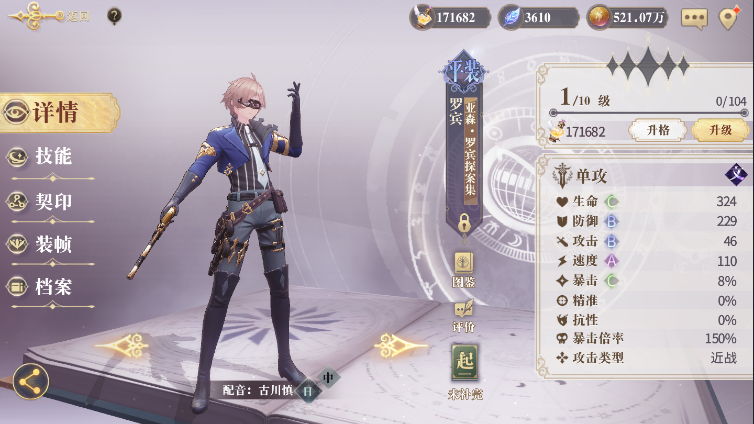Open the map location pin icon
Image resolution: width=754 pixels, height=424 pixels.
(729, 17)
